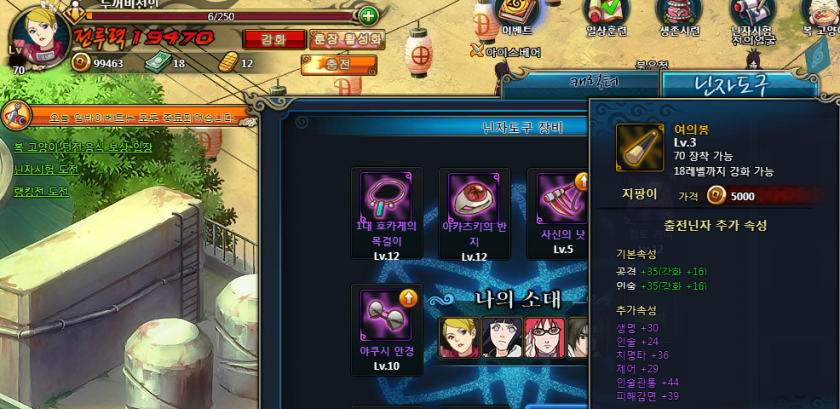Switch to the 닌자도구 ninja tools tab

tap(717, 86)
